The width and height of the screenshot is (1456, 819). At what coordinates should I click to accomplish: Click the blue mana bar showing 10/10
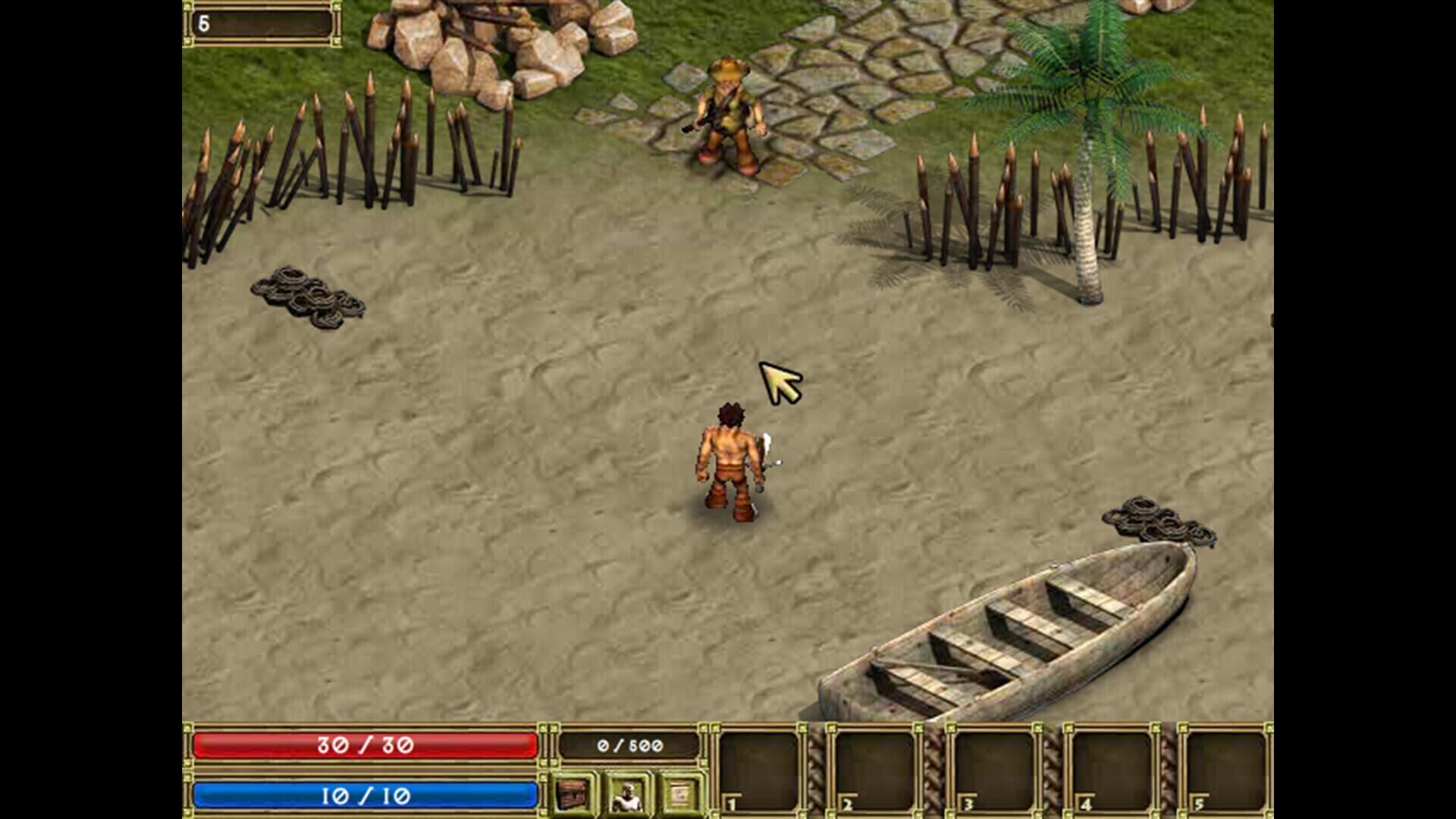364,795
